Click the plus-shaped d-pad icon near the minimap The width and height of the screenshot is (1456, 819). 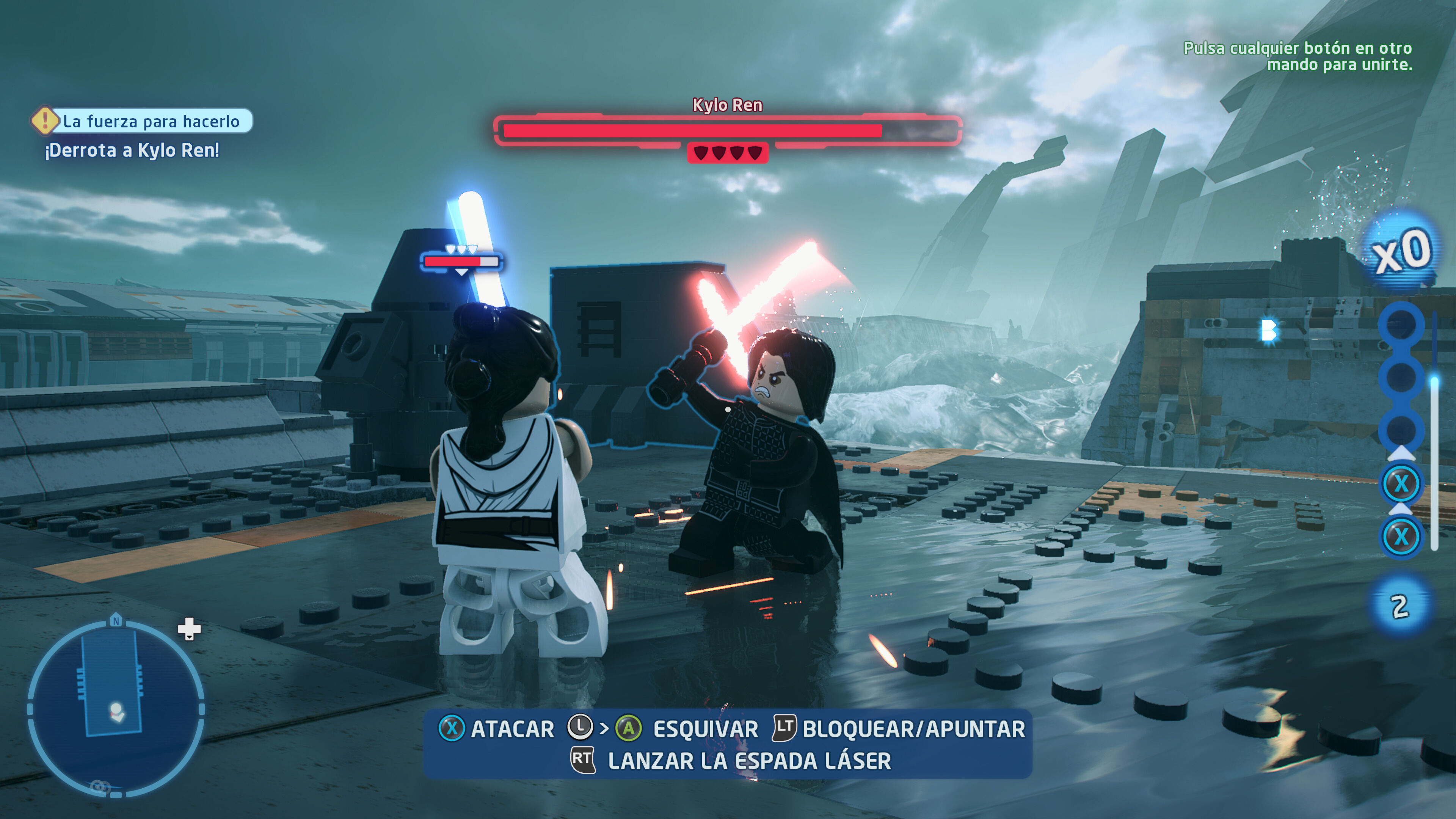pos(189,628)
